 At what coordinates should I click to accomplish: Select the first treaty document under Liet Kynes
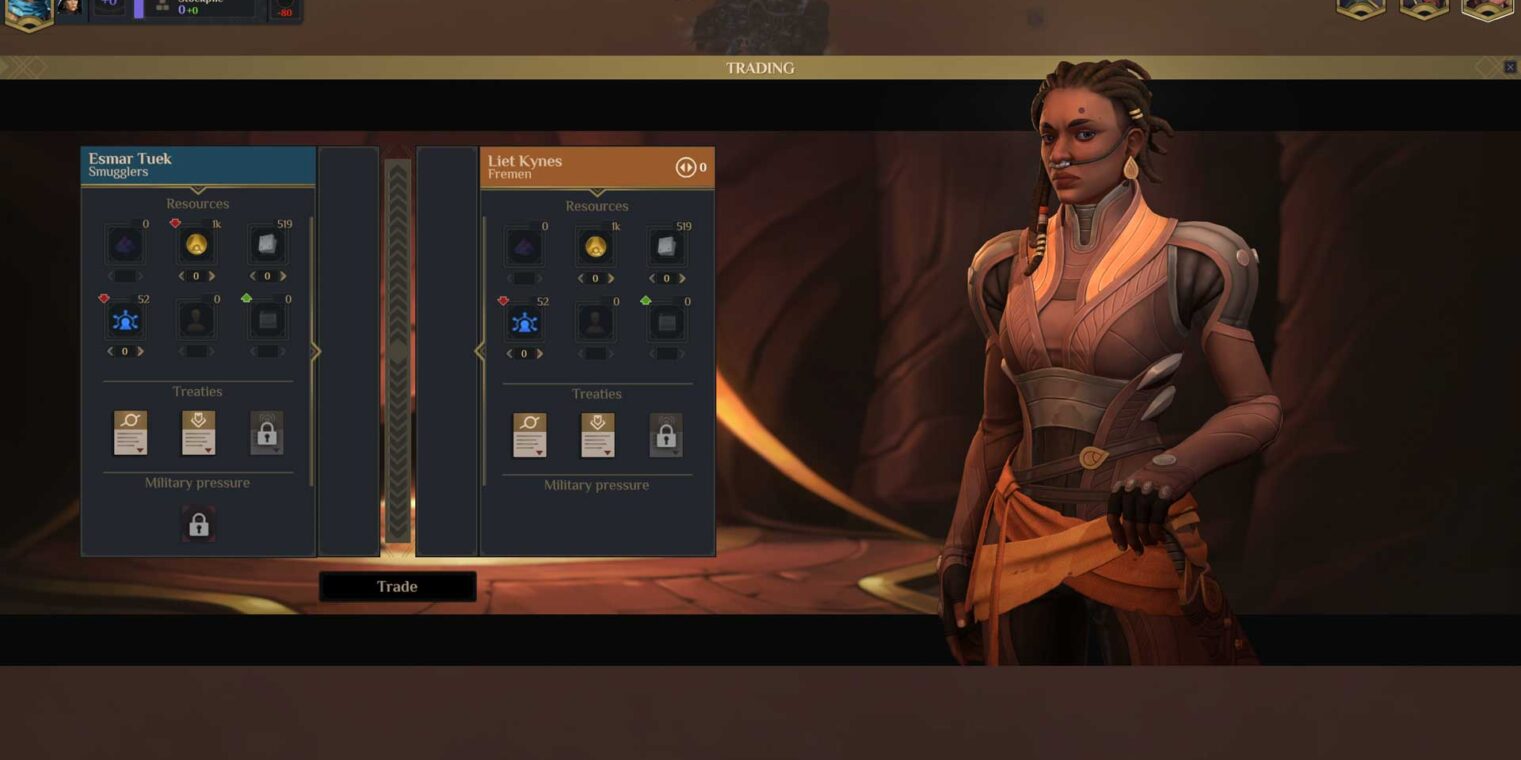pyautogui.click(x=529, y=436)
